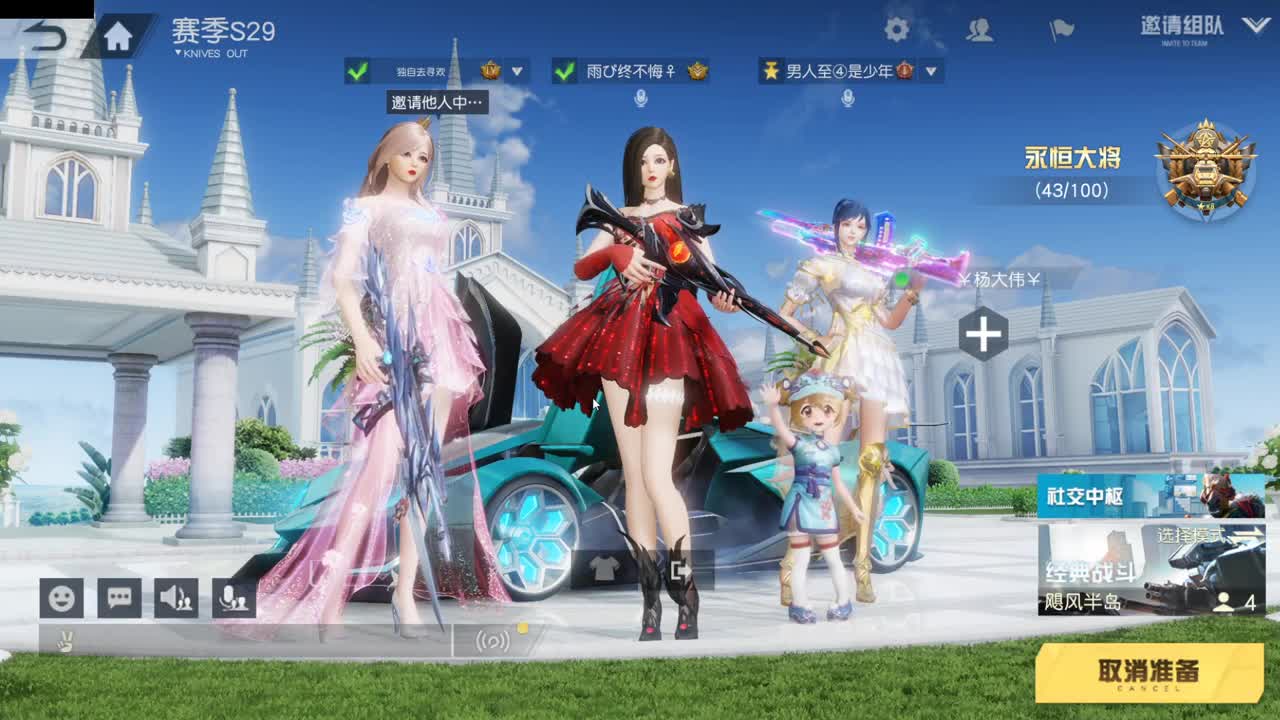Image resolution: width=1280 pixels, height=720 pixels.
Task: Click the plus icon to add teammate
Action: click(985, 334)
